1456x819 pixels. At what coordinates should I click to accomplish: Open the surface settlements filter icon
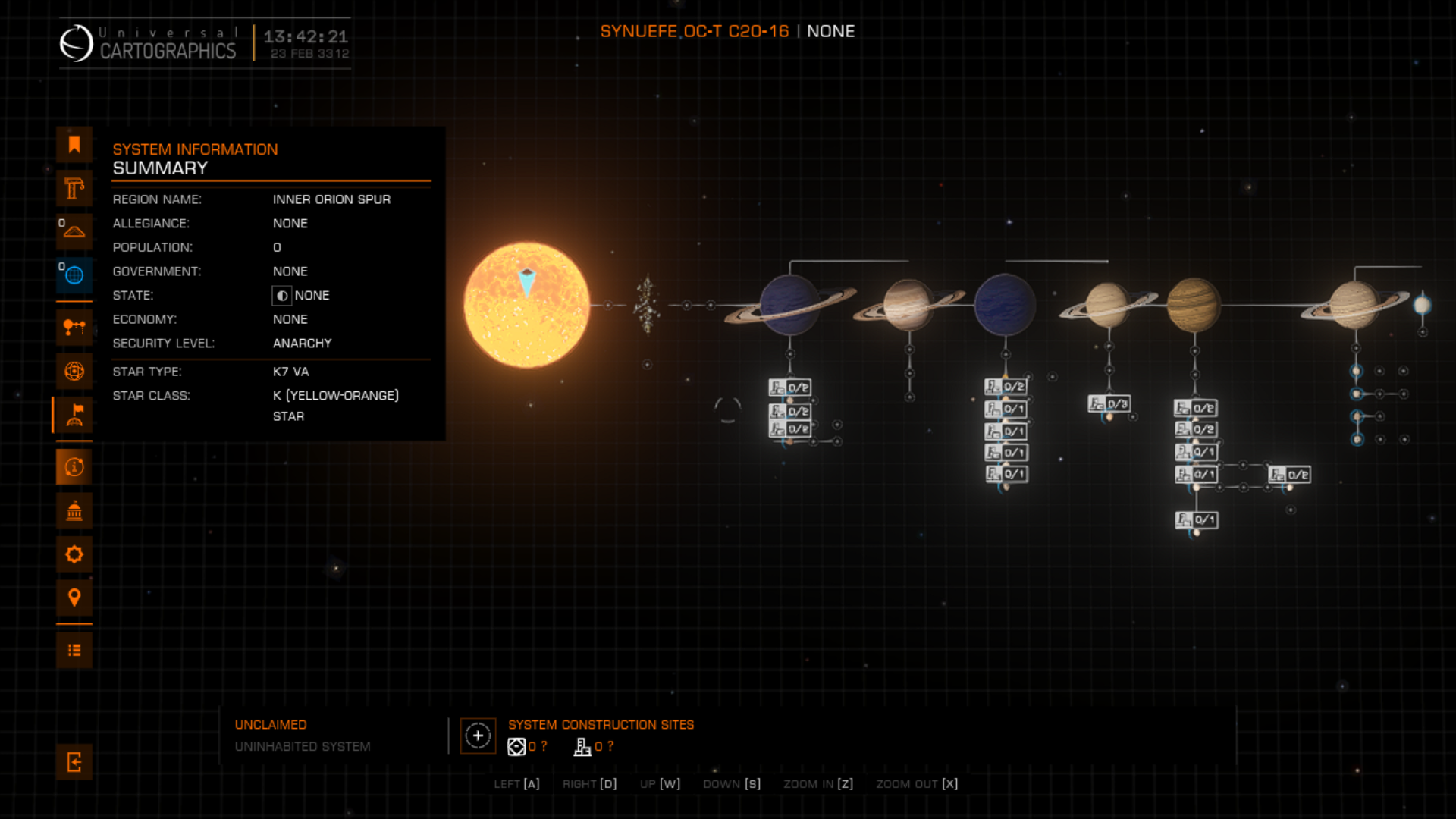(x=74, y=231)
